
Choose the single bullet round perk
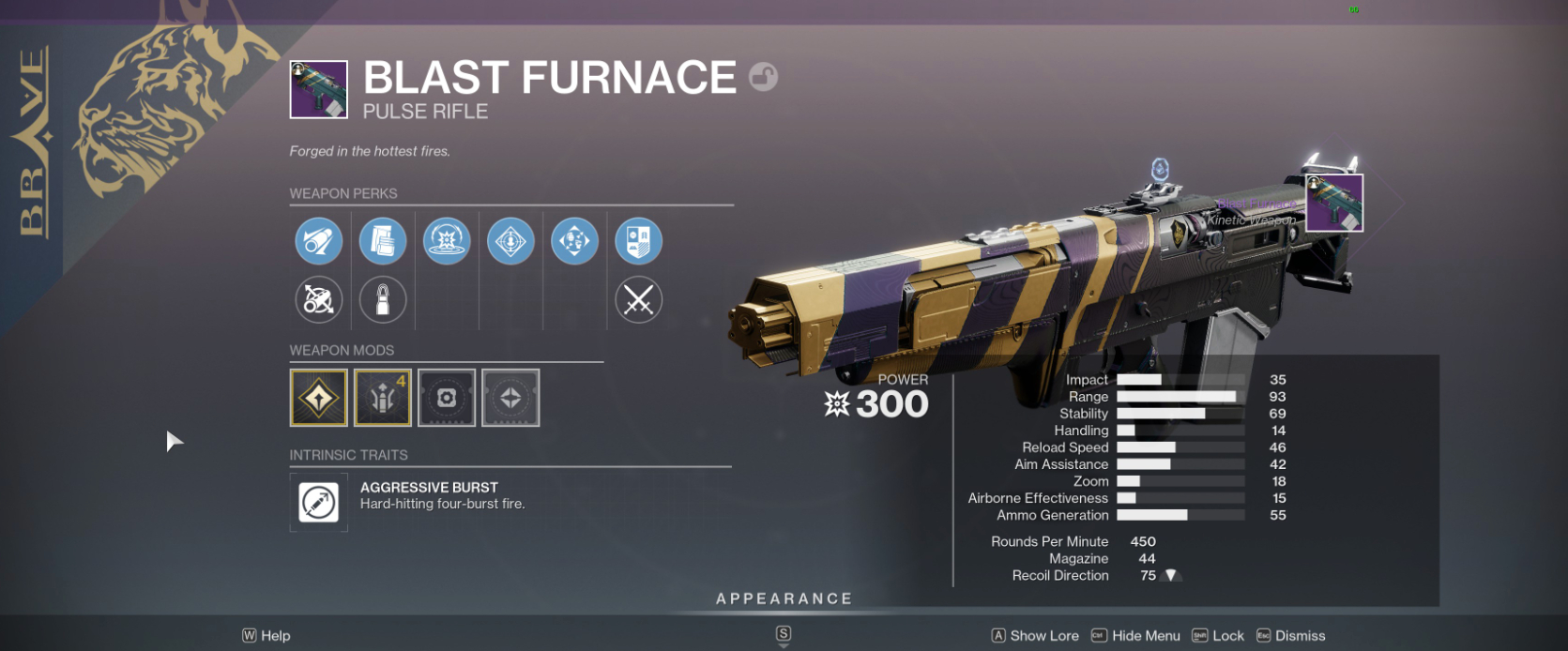[x=383, y=300]
